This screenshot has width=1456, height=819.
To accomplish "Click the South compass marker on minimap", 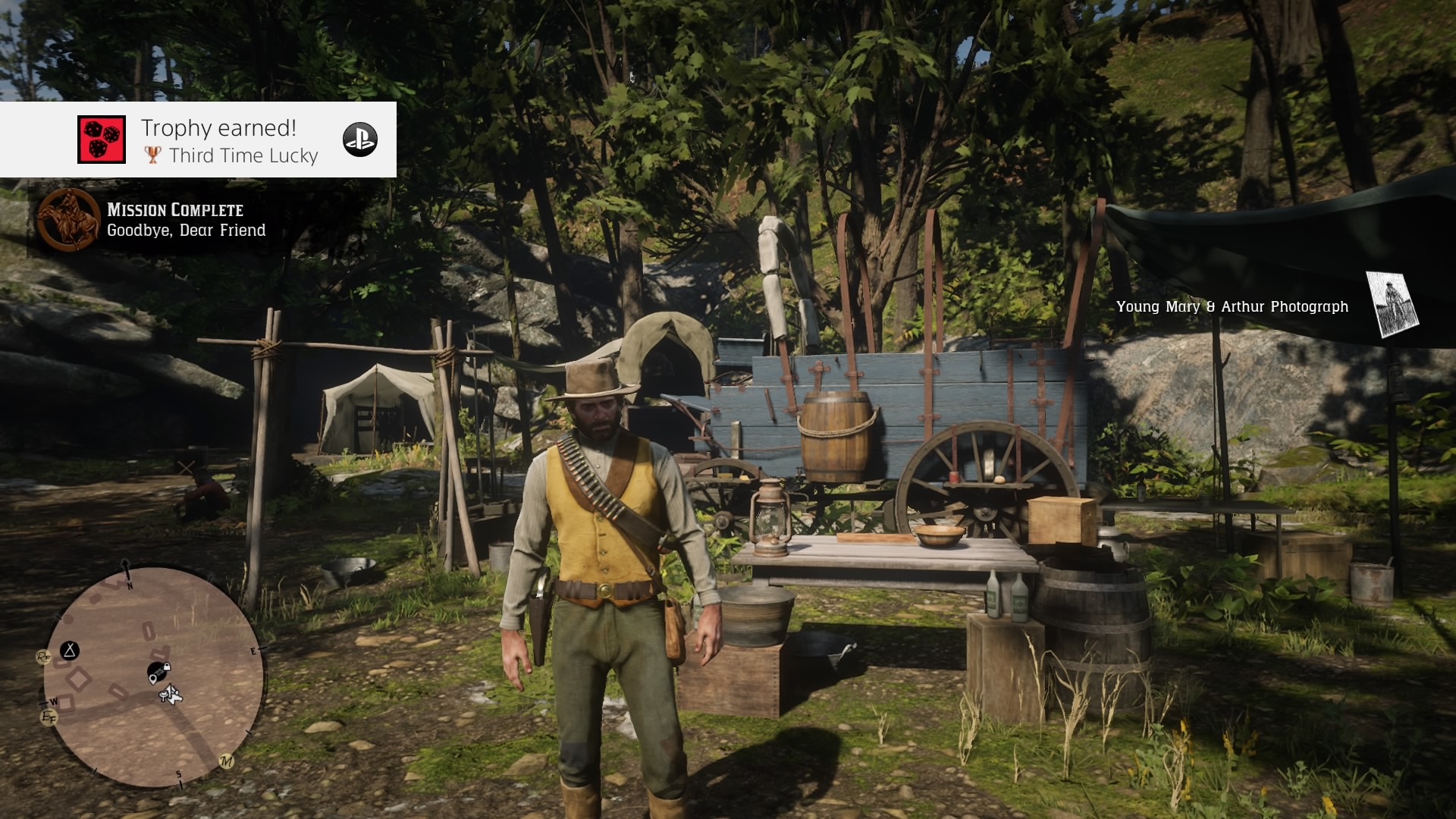I will point(179,773).
